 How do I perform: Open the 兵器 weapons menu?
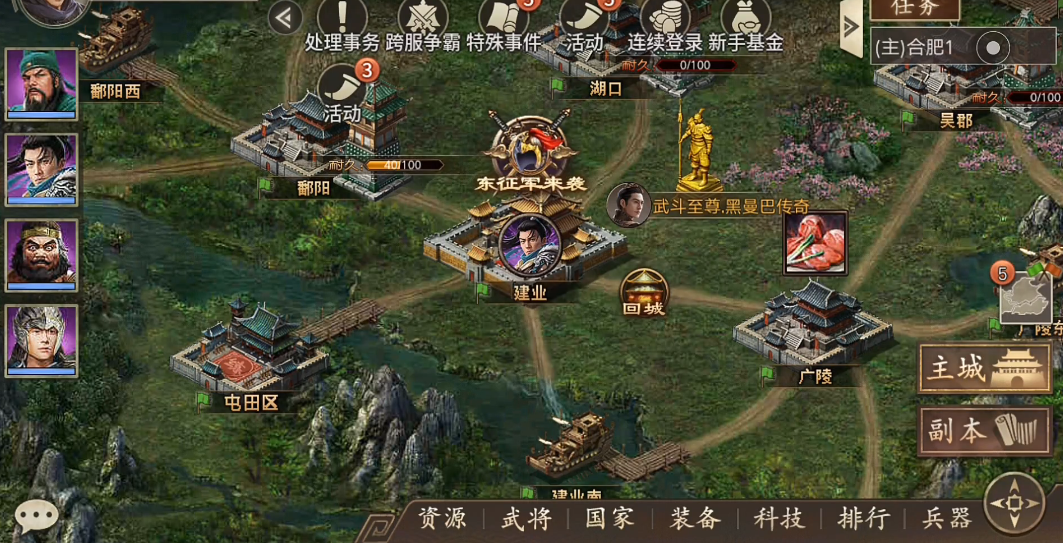[x=946, y=518]
